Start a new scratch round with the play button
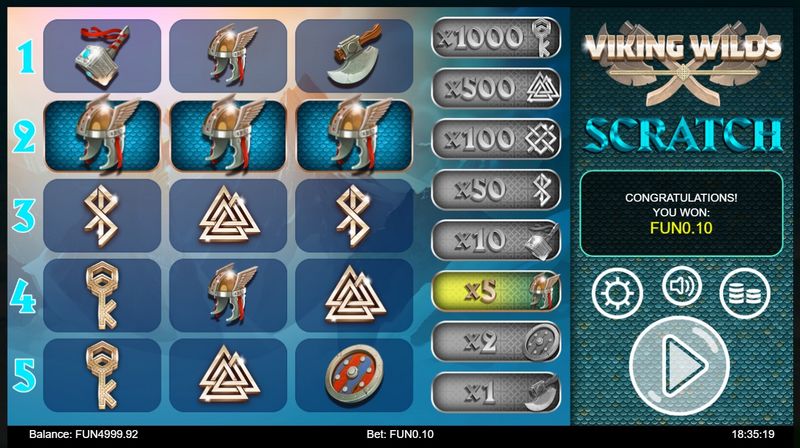This screenshot has width=800, height=448. coord(679,359)
